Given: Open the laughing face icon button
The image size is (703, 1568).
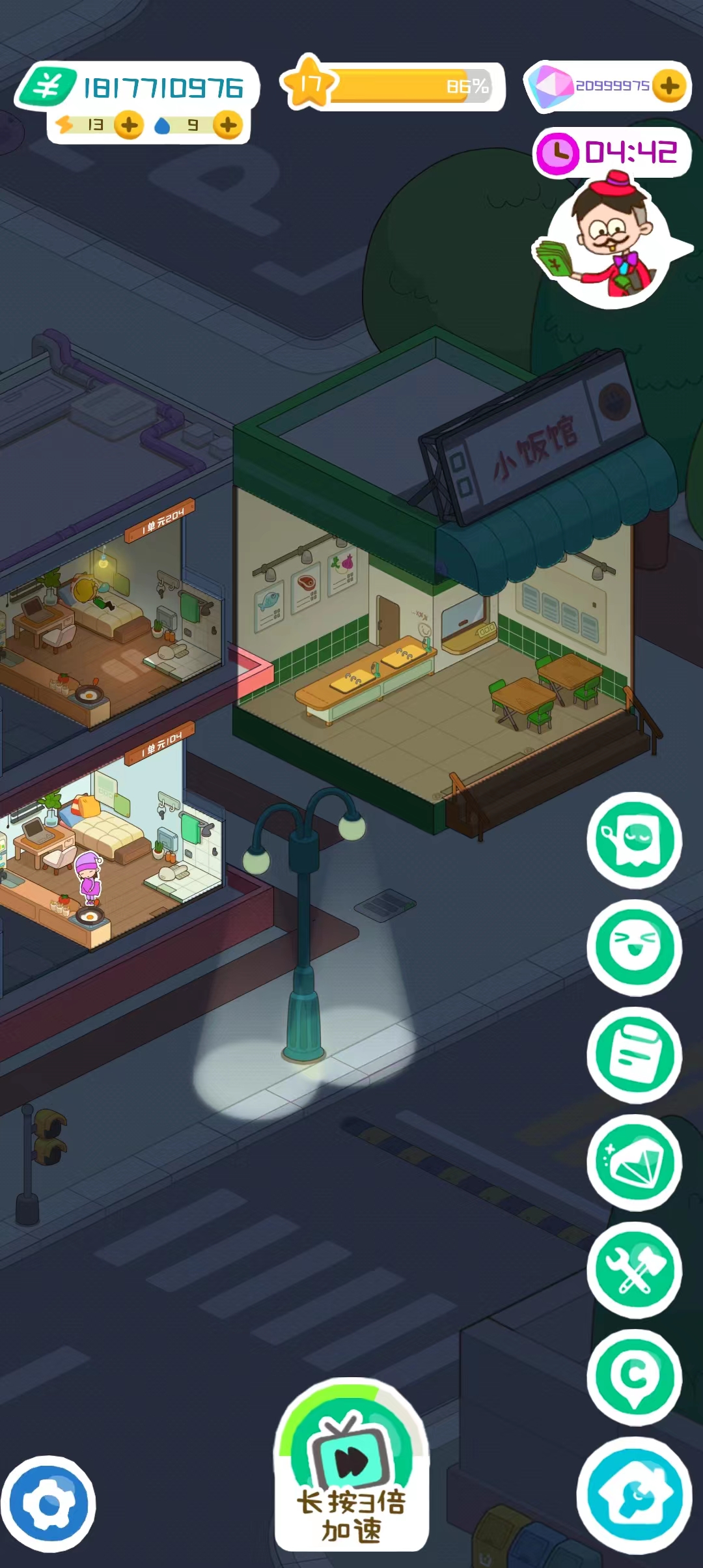Looking at the screenshot, I should click(x=635, y=947).
